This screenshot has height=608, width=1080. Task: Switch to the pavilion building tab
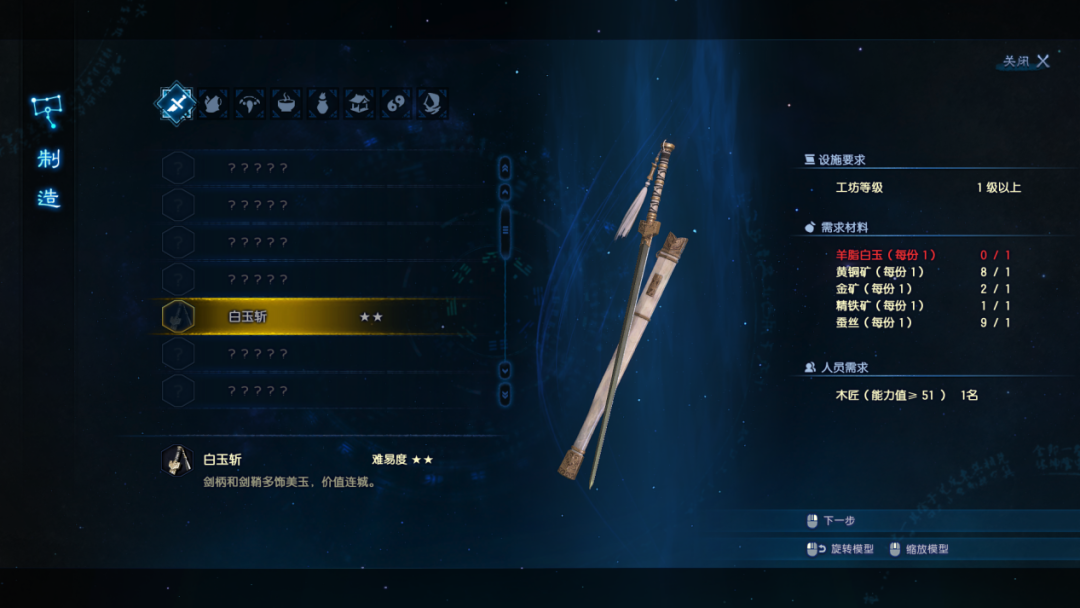pyautogui.click(x=359, y=103)
